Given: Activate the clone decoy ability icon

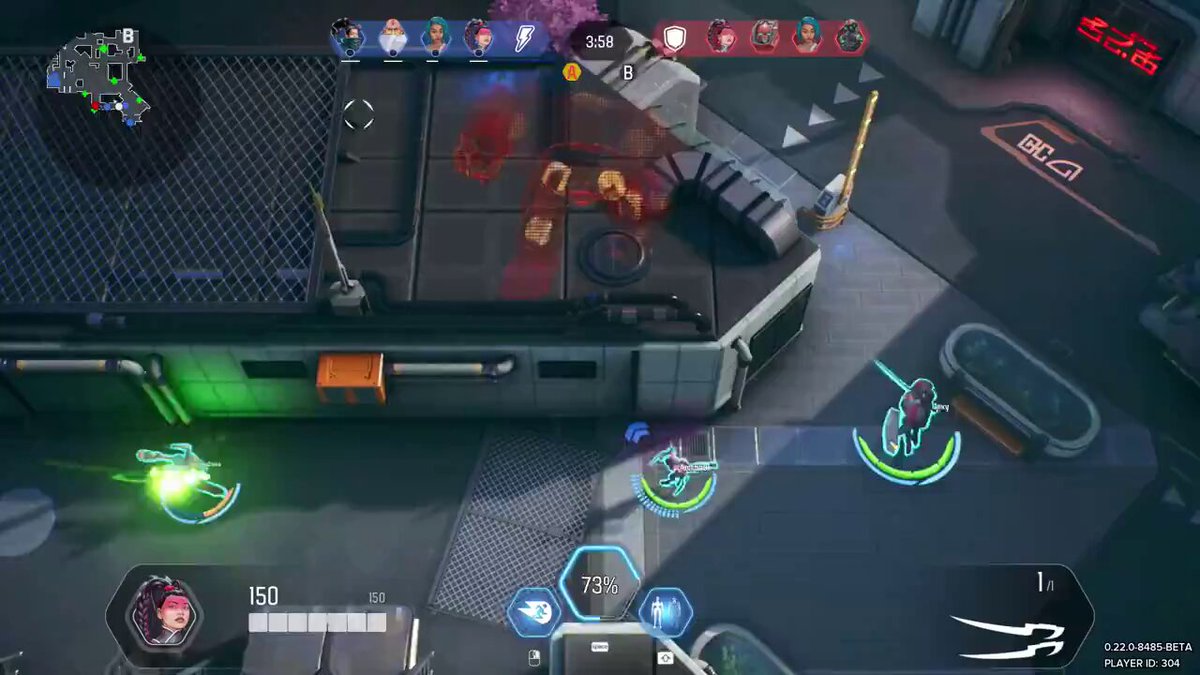Looking at the screenshot, I should click(665, 612).
